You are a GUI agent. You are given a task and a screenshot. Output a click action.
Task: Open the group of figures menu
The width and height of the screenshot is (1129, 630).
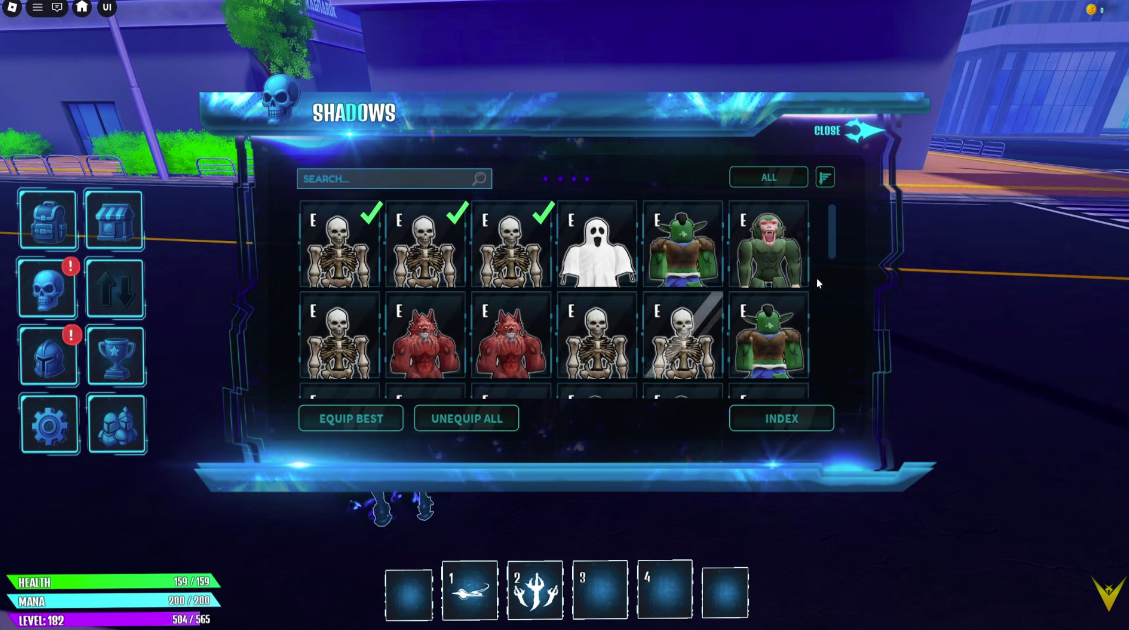(x=114, y=424)
